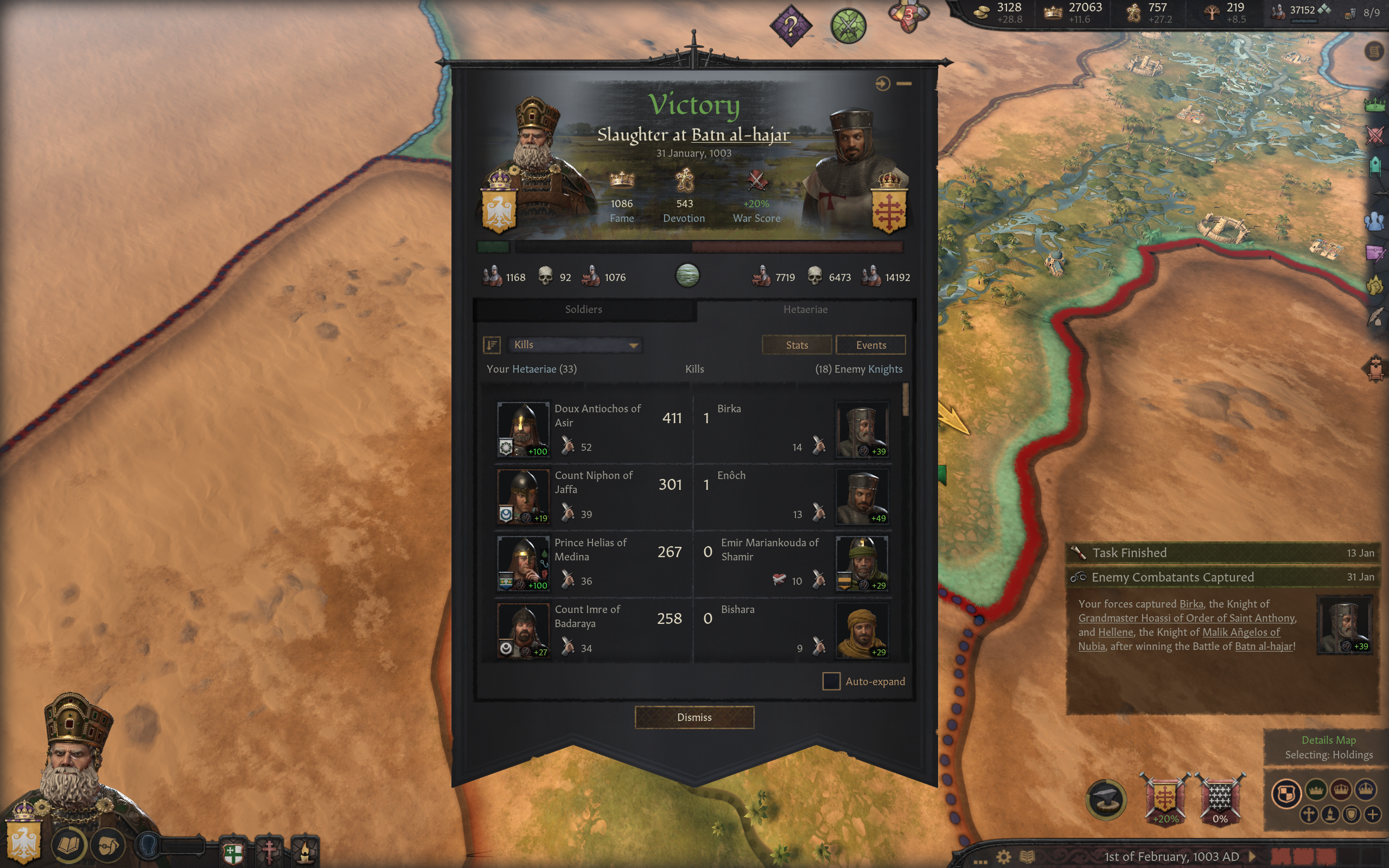Show the battle Events list
Viewport: 1389px width, 868px height.
870,345
